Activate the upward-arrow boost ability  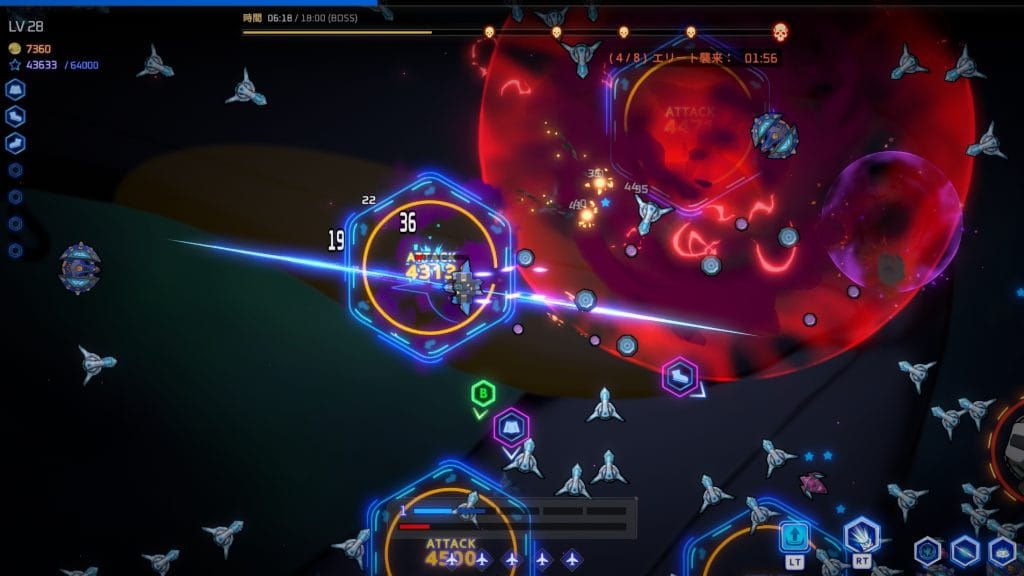[x=794, y=537]
